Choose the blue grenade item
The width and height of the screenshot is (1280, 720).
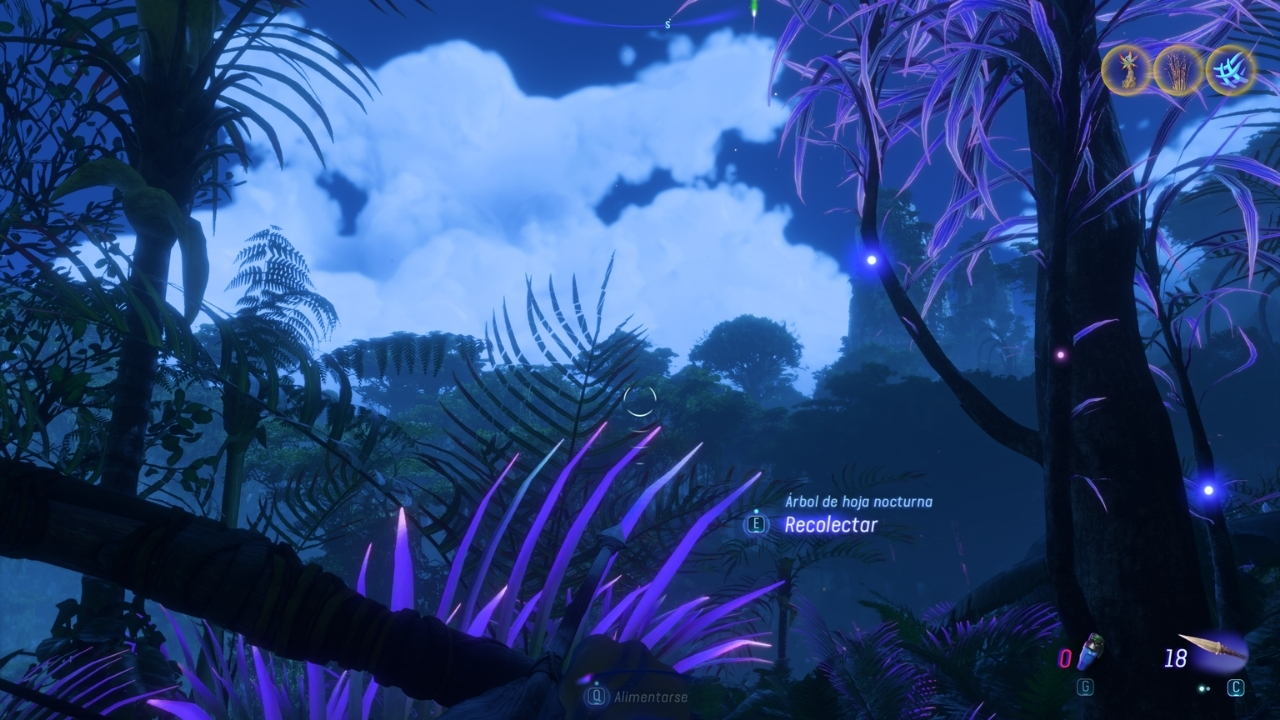tap(1095, 651)
